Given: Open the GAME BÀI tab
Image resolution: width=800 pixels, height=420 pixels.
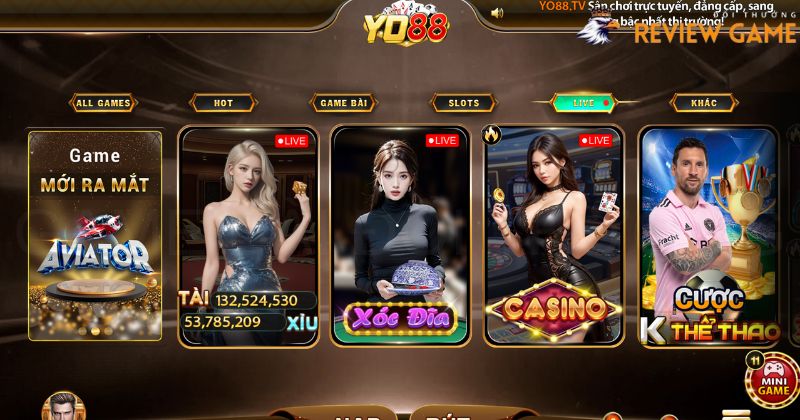Looking at the screenshot, I should 345,103.
